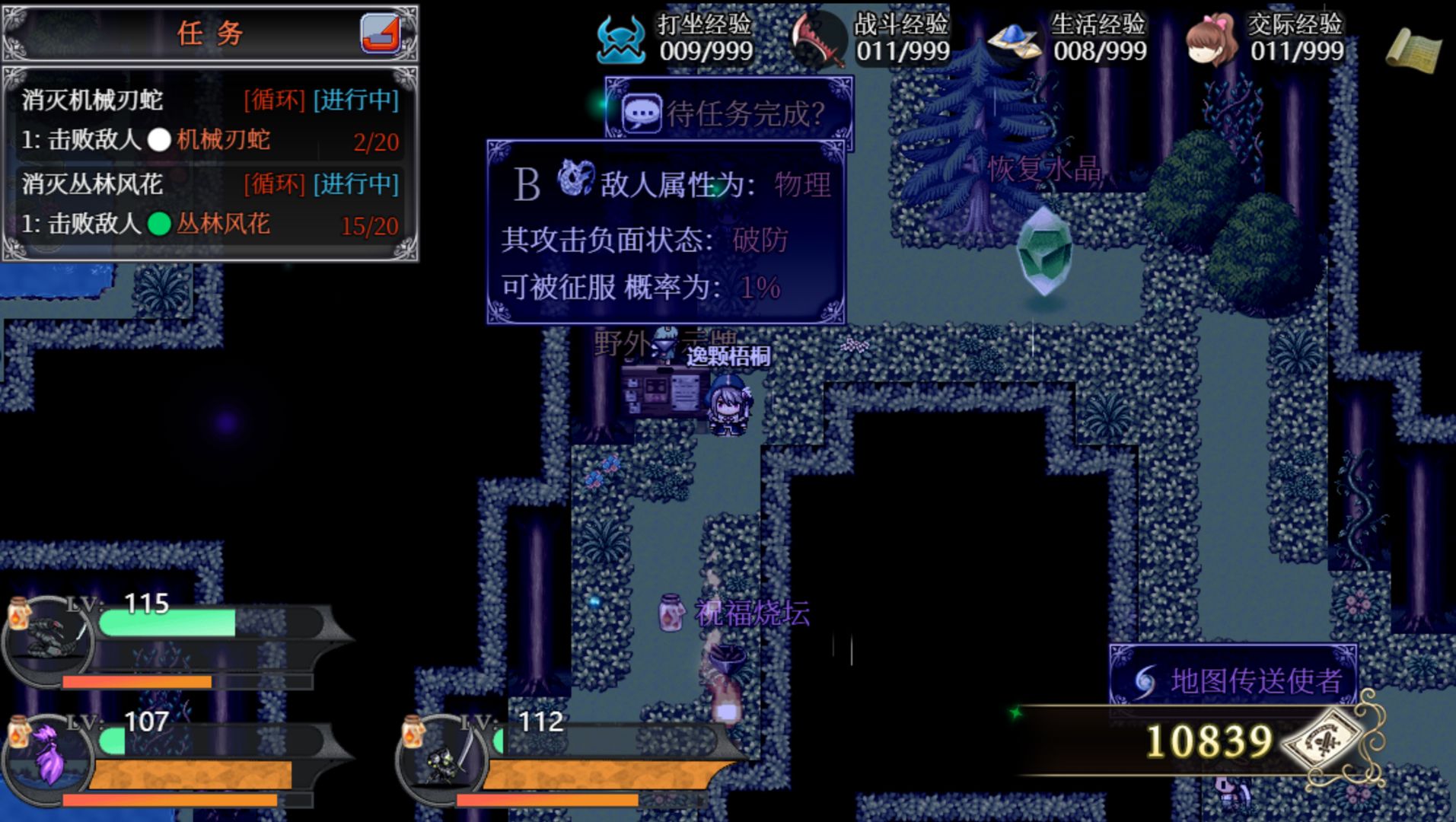The image size is (1456, 822).
Task: Open the 交际经验 girl portrait icon
Action: click(x=1212, y=39)
